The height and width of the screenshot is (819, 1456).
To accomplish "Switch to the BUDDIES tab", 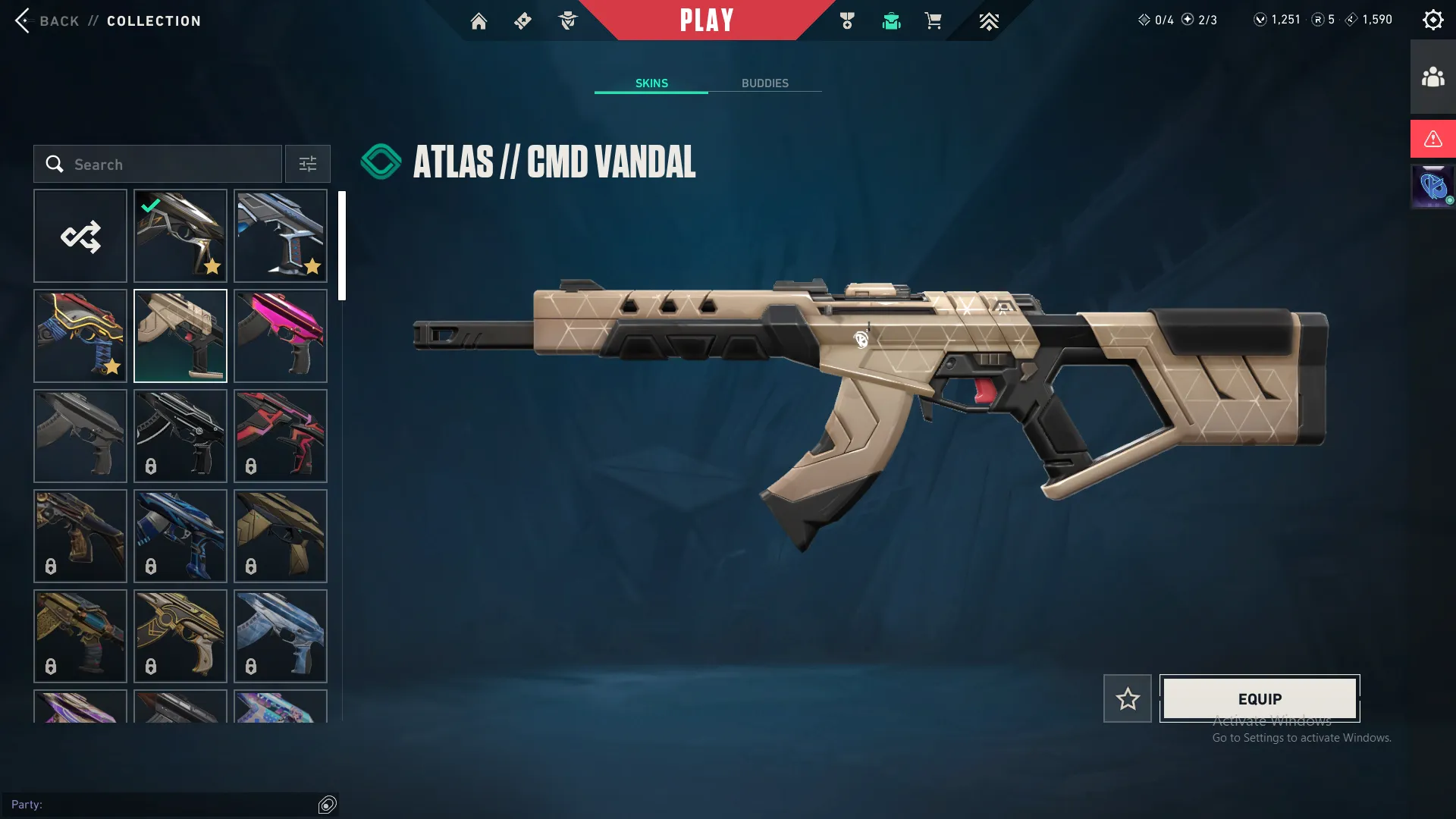I will (x=765, y=83).
